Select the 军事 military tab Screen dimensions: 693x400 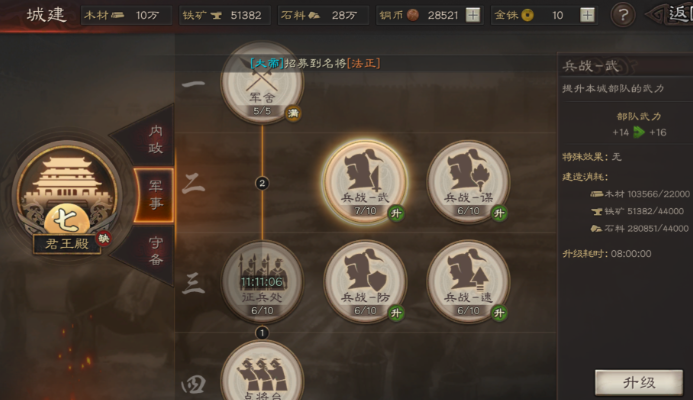(x=156, y=191)
